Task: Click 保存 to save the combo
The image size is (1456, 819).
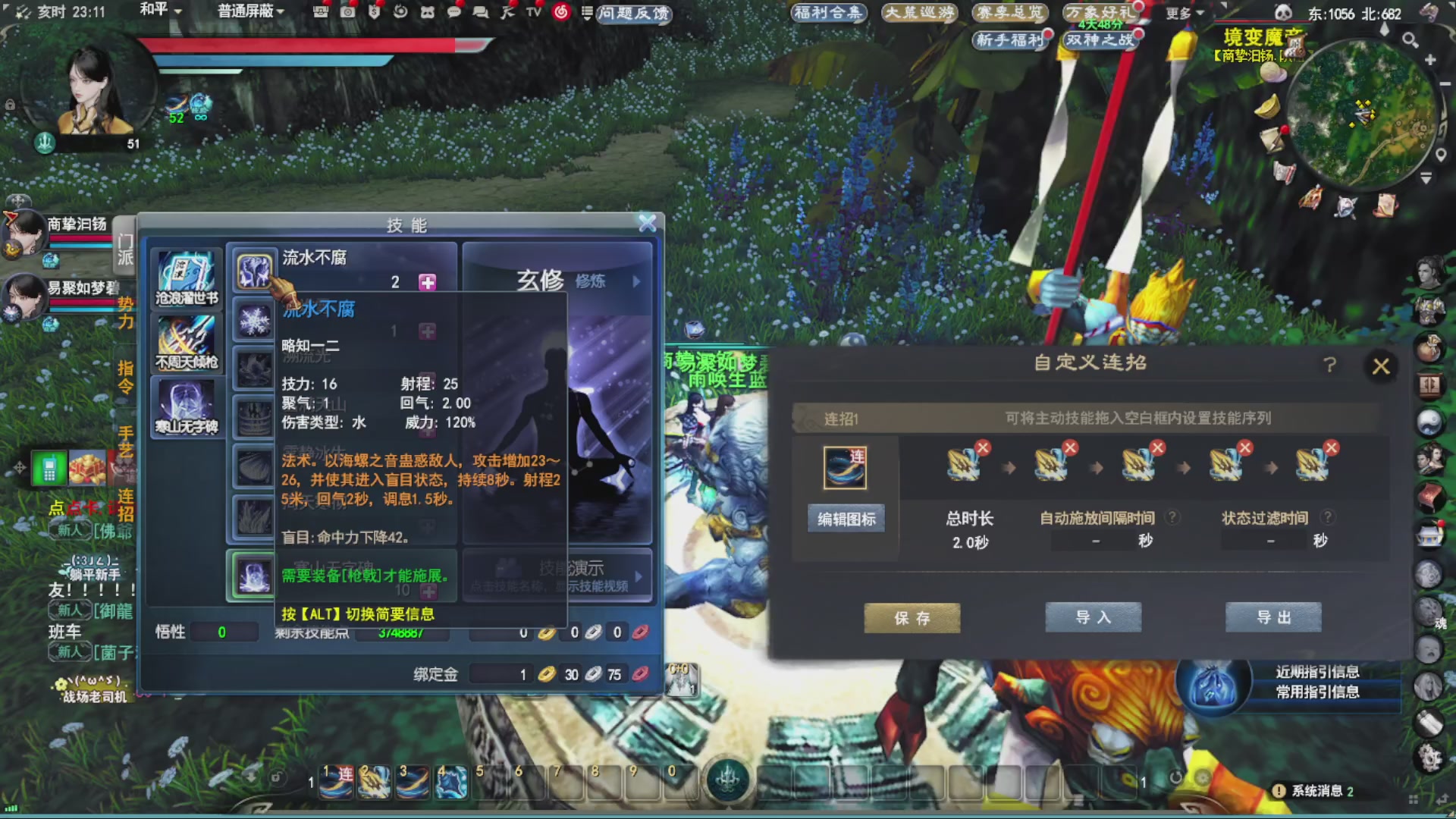Action: tap(912, 617)
